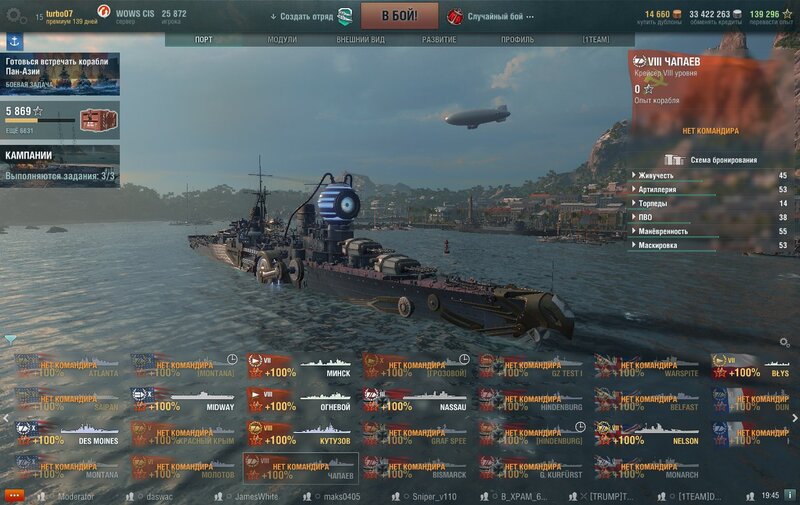This screenshot has height=505, width=800.
Task: Switch to the ВНЕШНИЙ ВИД tab
Action: click(x=361, y=40)
